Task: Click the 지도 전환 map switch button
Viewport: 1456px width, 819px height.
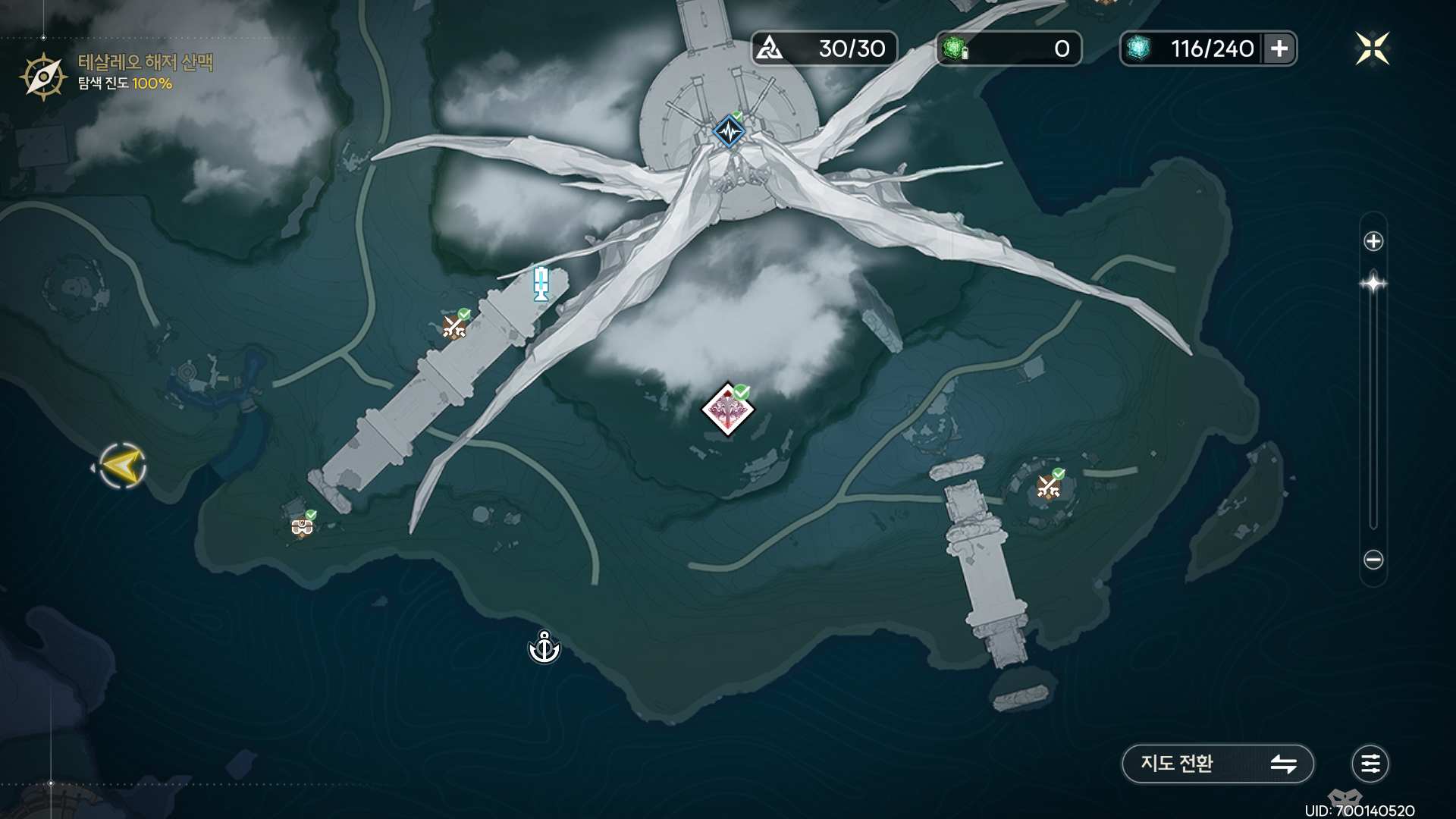Action: (x=1217, y=764)
